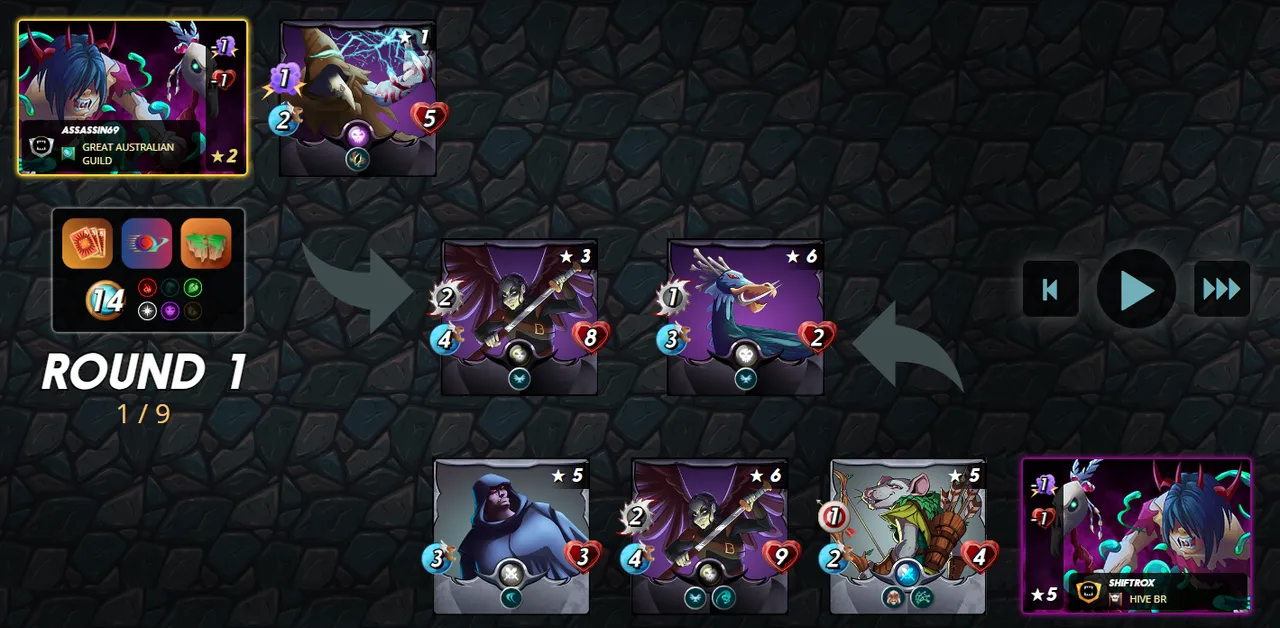The width and height of the screenshot is (1280, 628).
Task: View the blue-red eye ruleset icon
Action: click(147, 243)
